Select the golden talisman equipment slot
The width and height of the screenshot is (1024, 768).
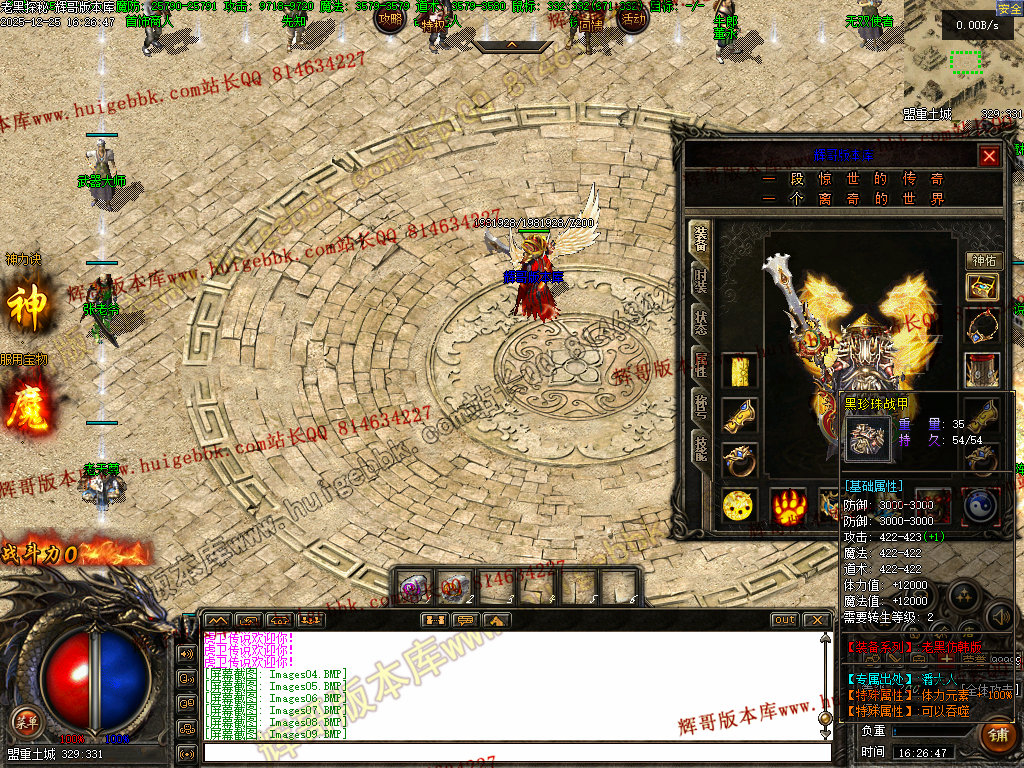coord(740,372)
